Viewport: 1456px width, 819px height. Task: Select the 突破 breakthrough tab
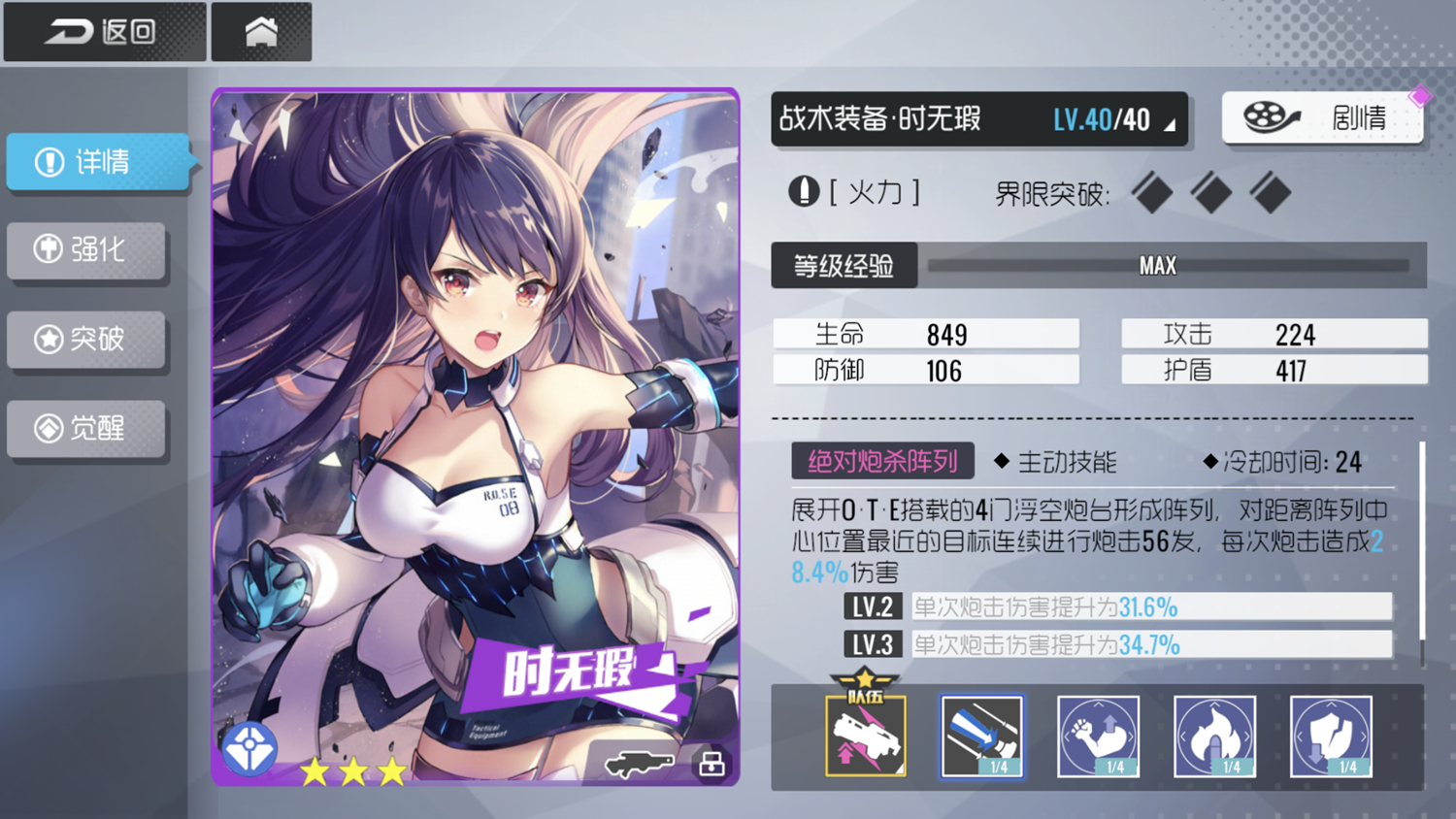coord(86,339)
